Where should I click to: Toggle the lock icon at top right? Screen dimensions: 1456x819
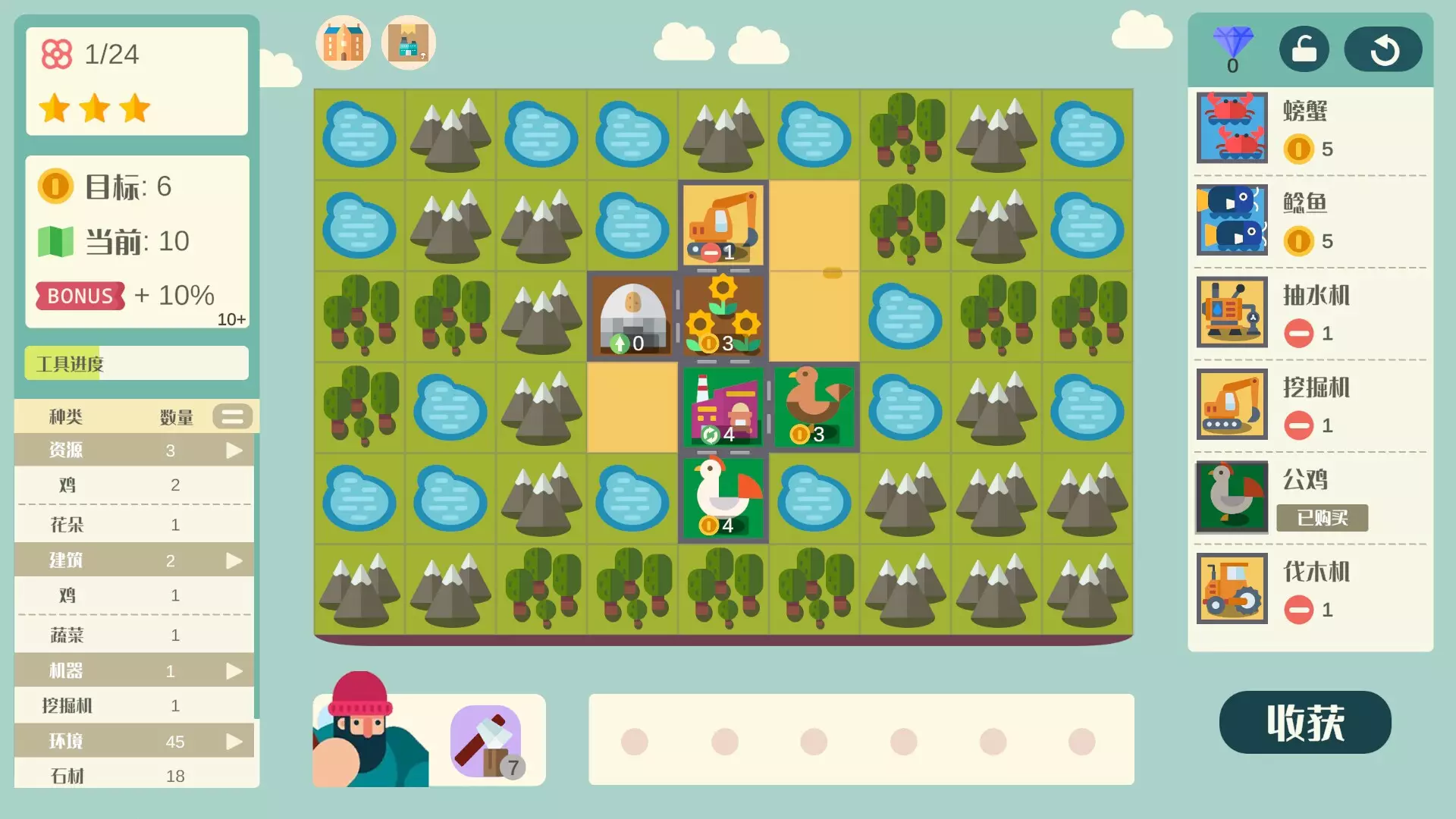pyautogui.click(x=1304, y=49)
